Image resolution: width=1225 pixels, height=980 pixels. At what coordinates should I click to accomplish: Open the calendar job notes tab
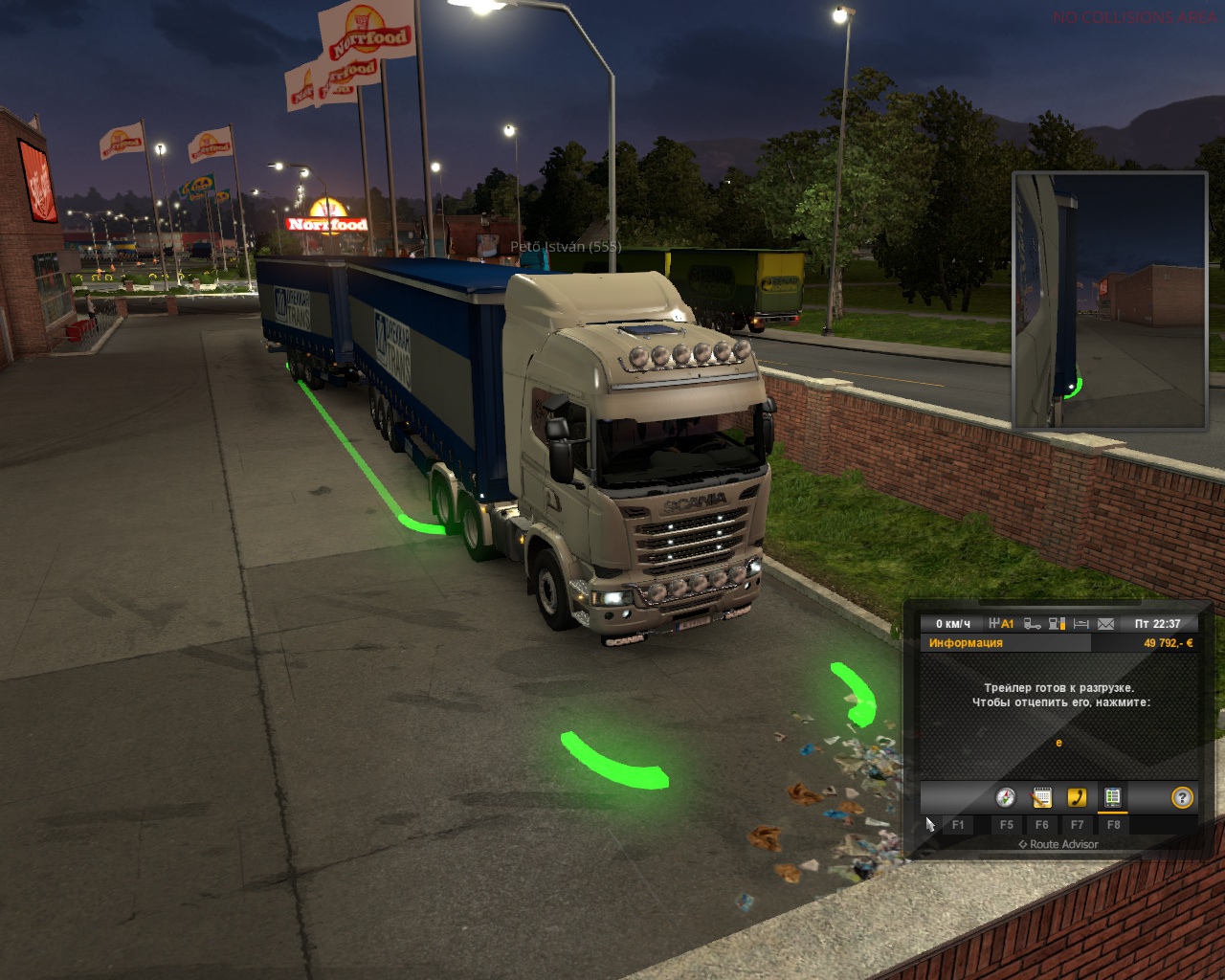pos(1041,797)
